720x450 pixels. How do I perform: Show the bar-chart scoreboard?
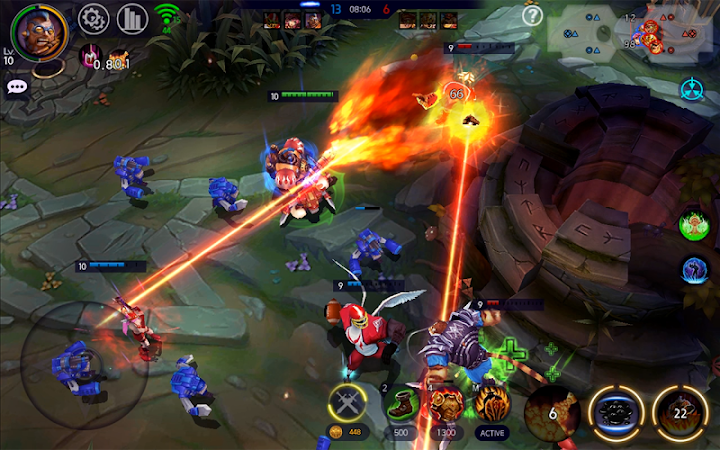[x=132, y=18]
